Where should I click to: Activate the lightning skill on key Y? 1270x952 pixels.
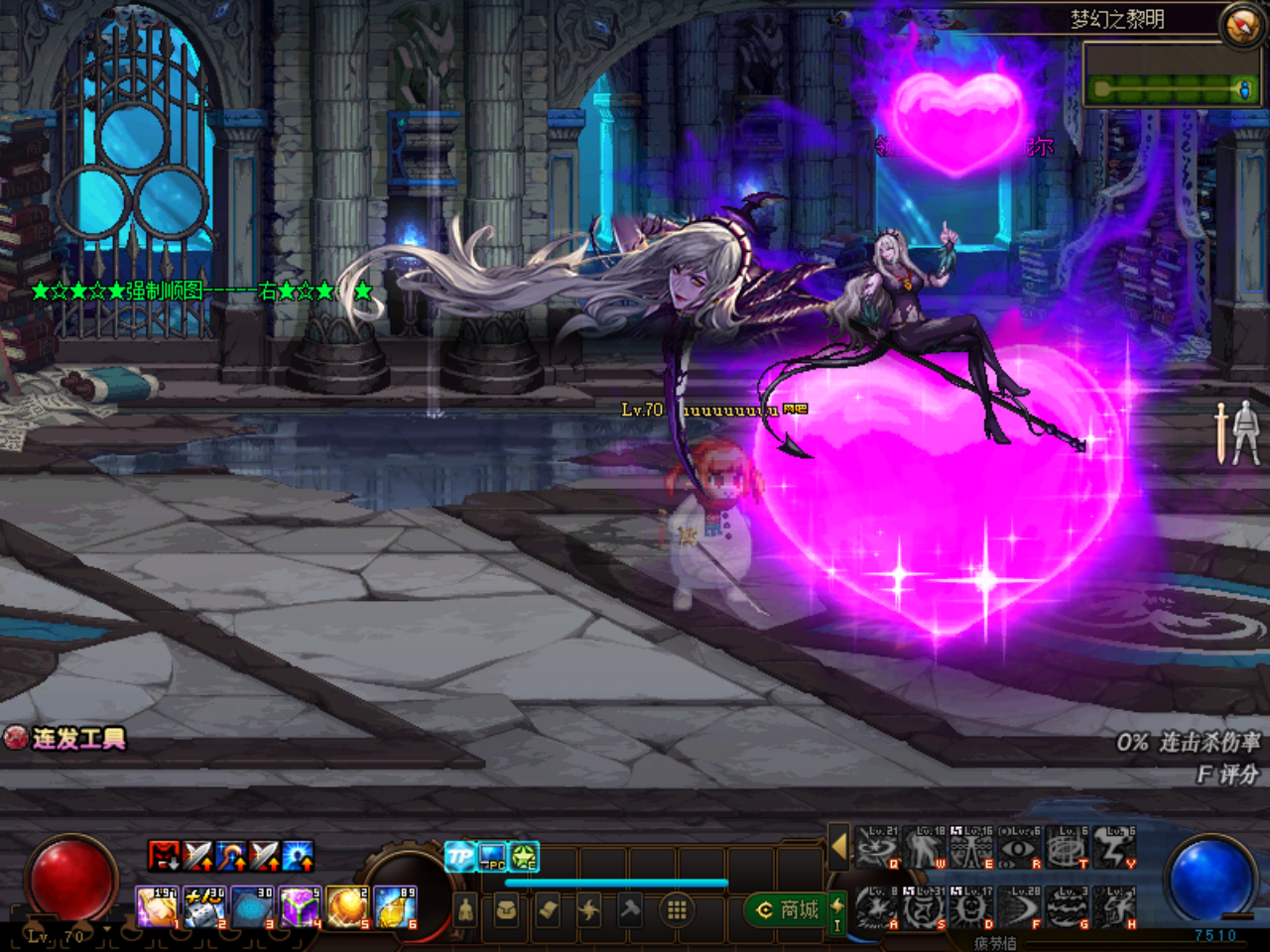(1115, 849)
